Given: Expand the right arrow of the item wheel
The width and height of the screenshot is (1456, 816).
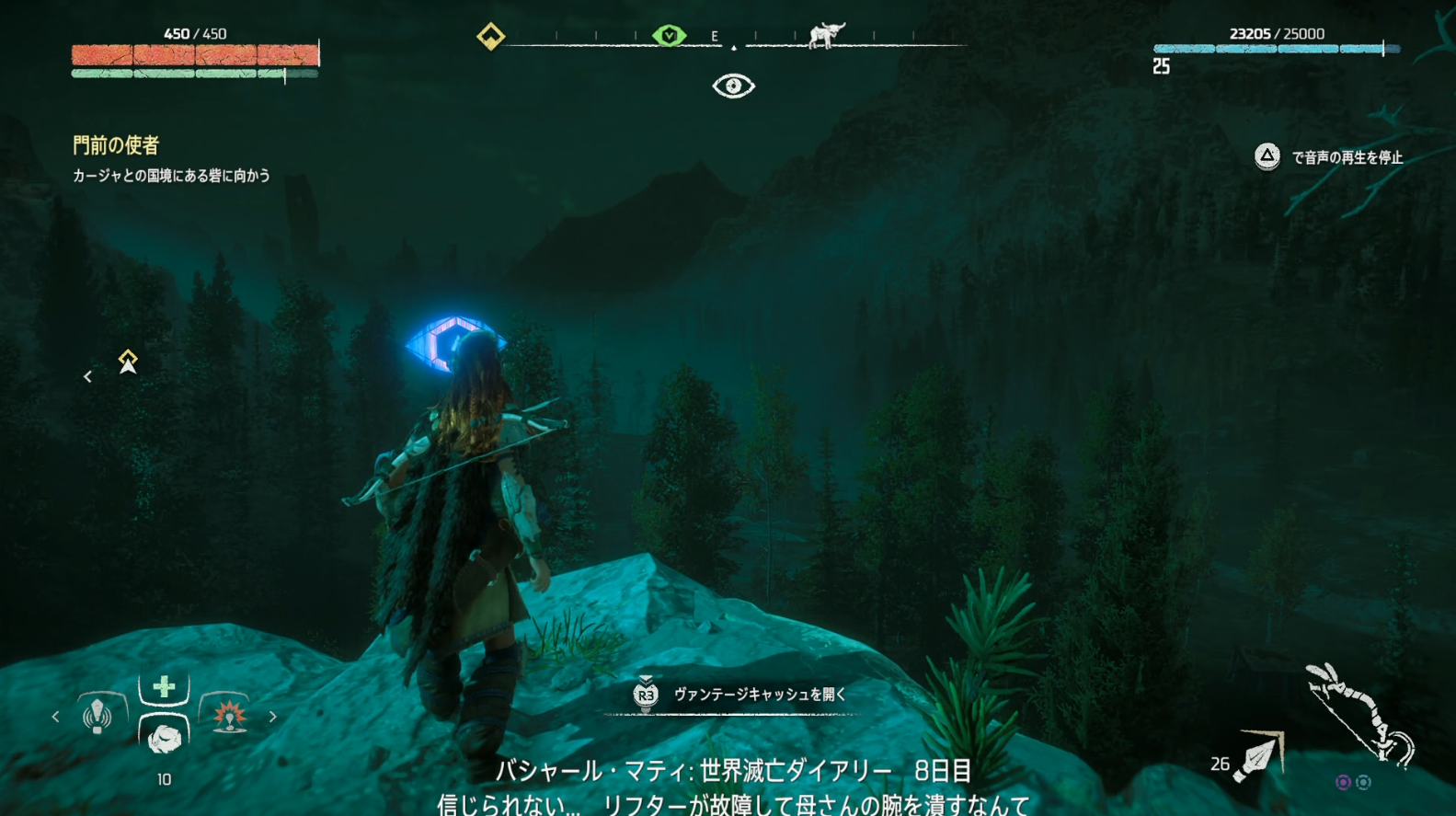Looking at the screenshot, I should pos(273,716).
